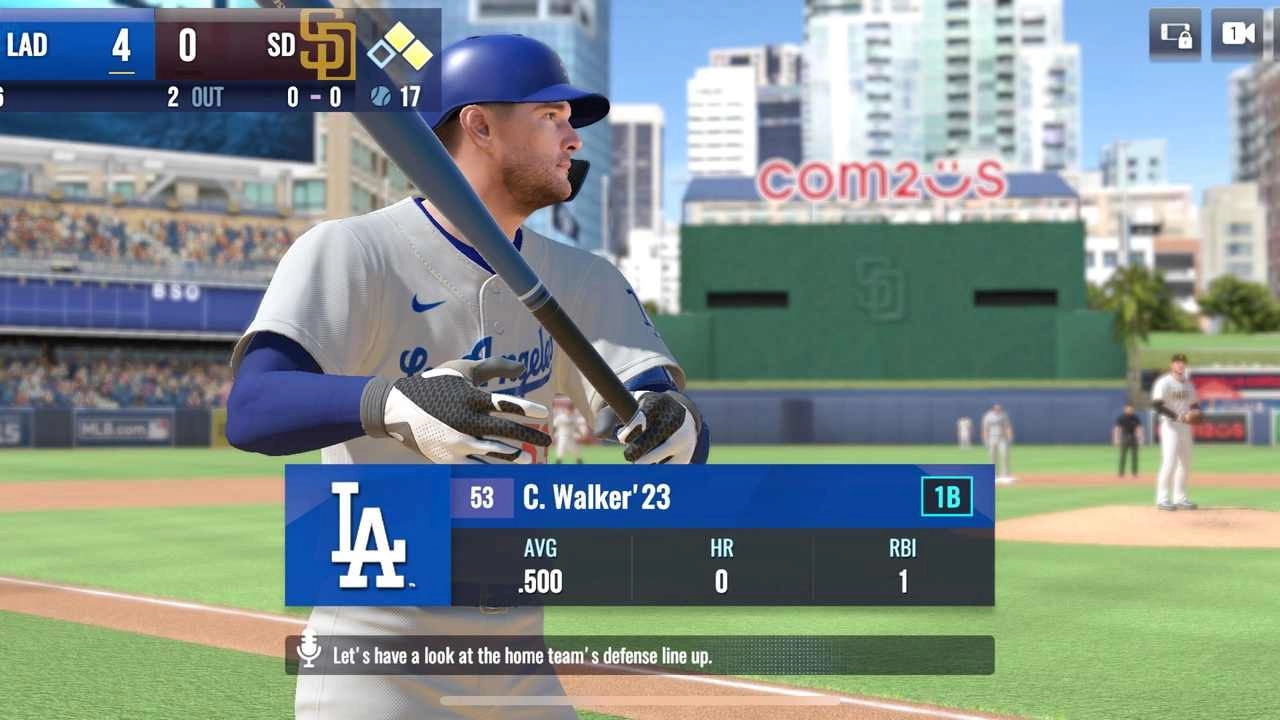Select the camera angle 1 icon
1280x720 pixels.
[x=1237, y=33]
